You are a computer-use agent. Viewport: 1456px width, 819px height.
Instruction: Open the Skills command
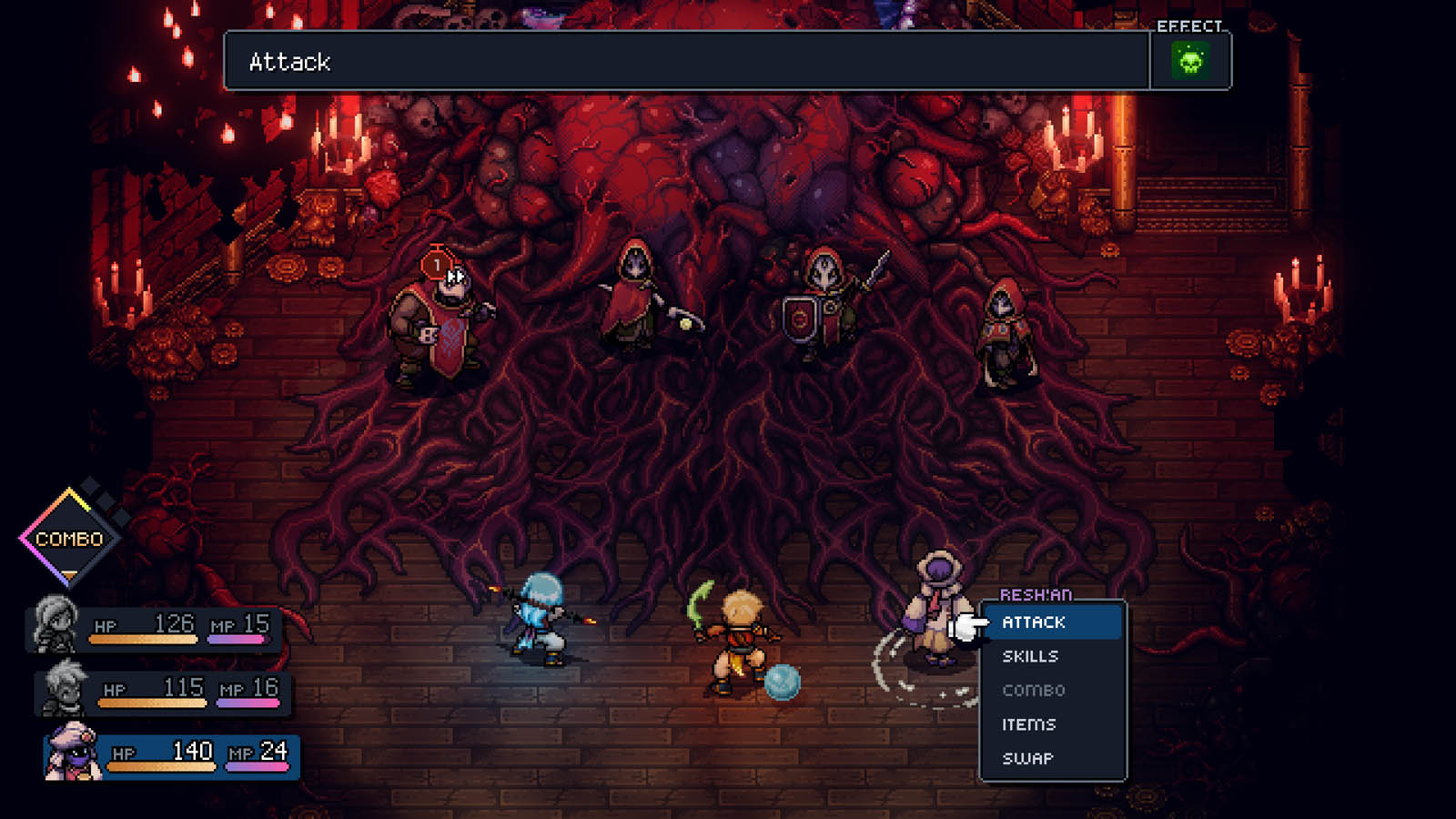[1030, 656]
